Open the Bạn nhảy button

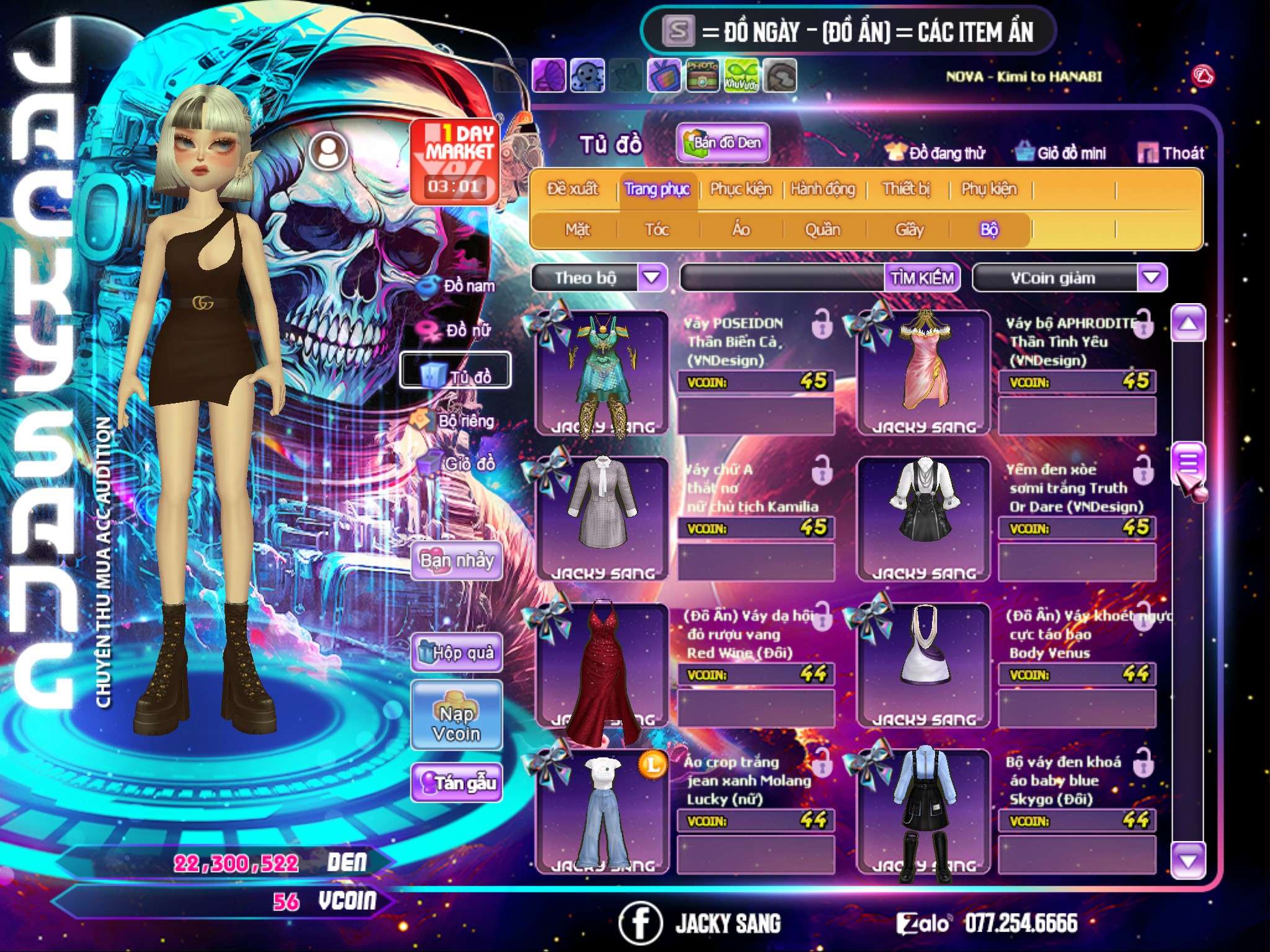pos(457,561)
